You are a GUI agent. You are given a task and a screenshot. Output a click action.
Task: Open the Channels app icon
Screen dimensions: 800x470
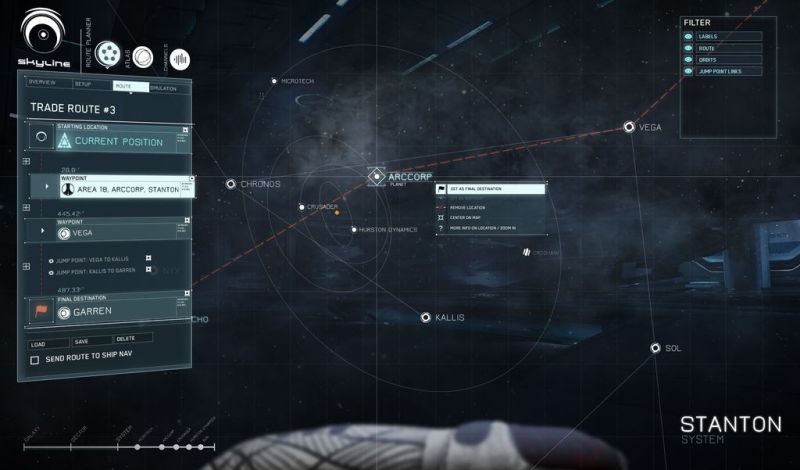point(180,59)
